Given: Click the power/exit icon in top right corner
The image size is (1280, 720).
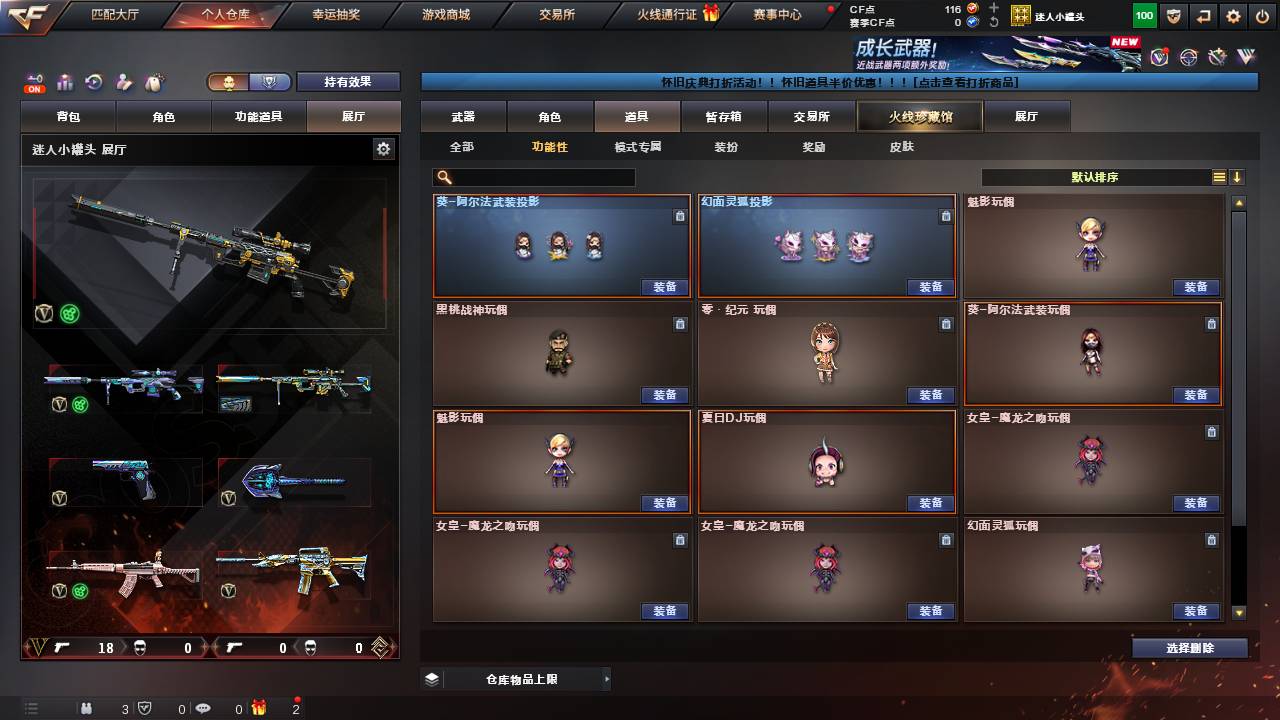Looking at the screenshot, I should [1263, 16].
